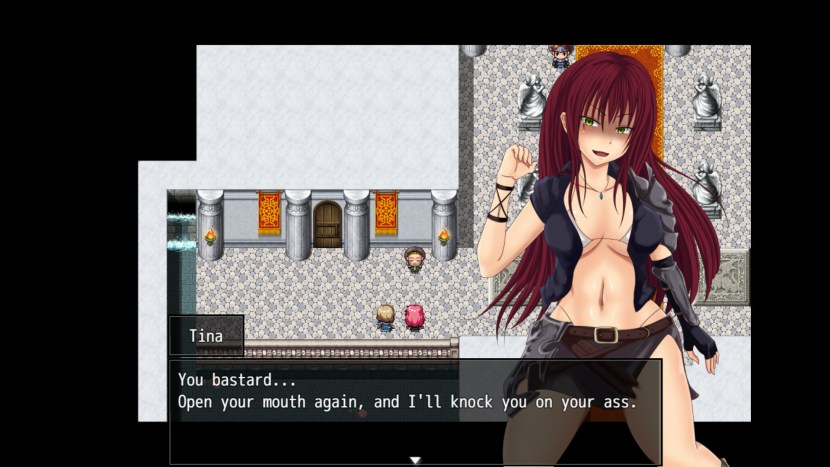The height and width of the screenshot is (467, 830).
Task: Advance dialogue via the continue arrow
Action: (x=415, y=460)
